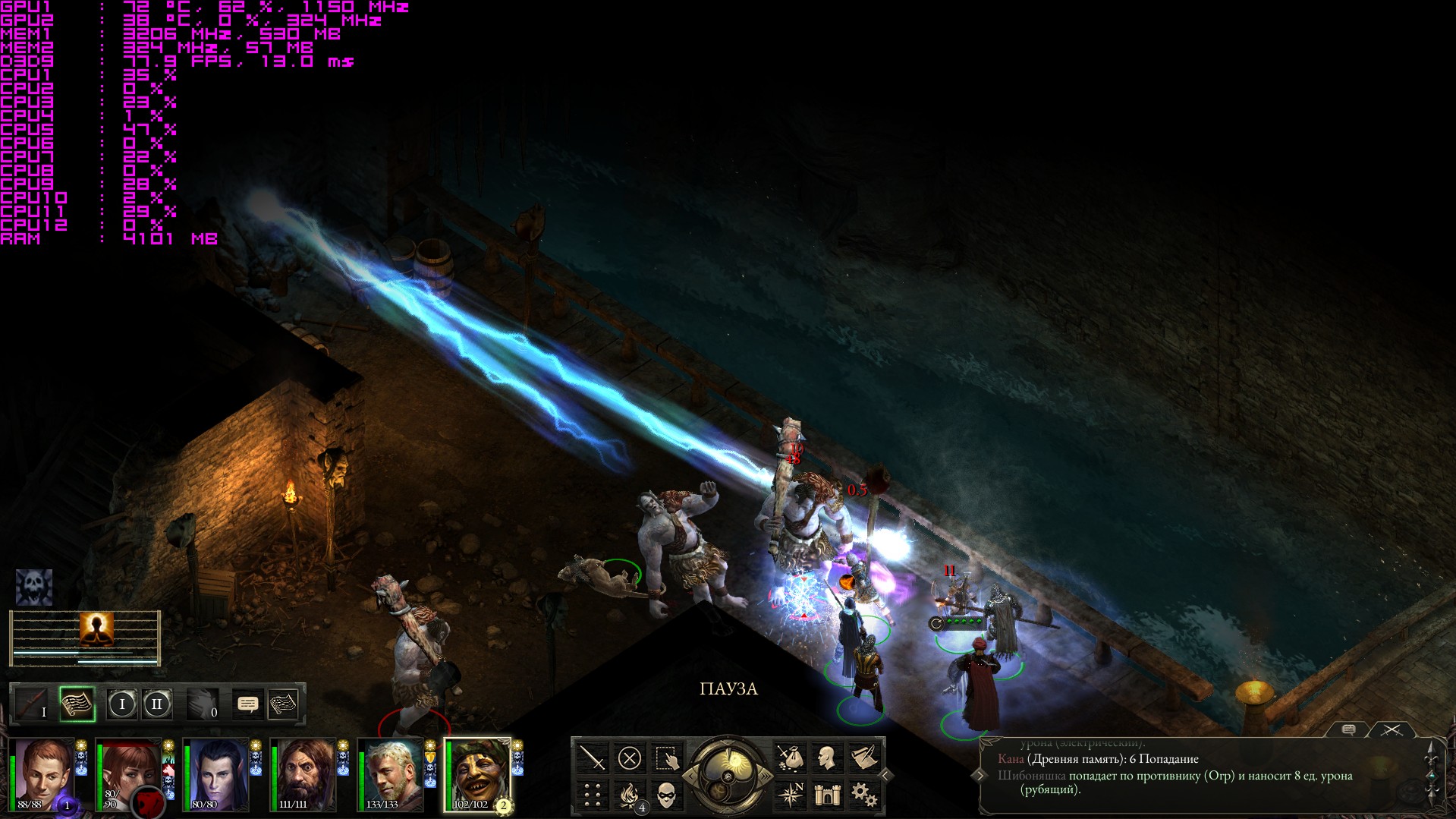Open the inventory loot bag icon
1456x819 pixels.
(x=790, y=758)
